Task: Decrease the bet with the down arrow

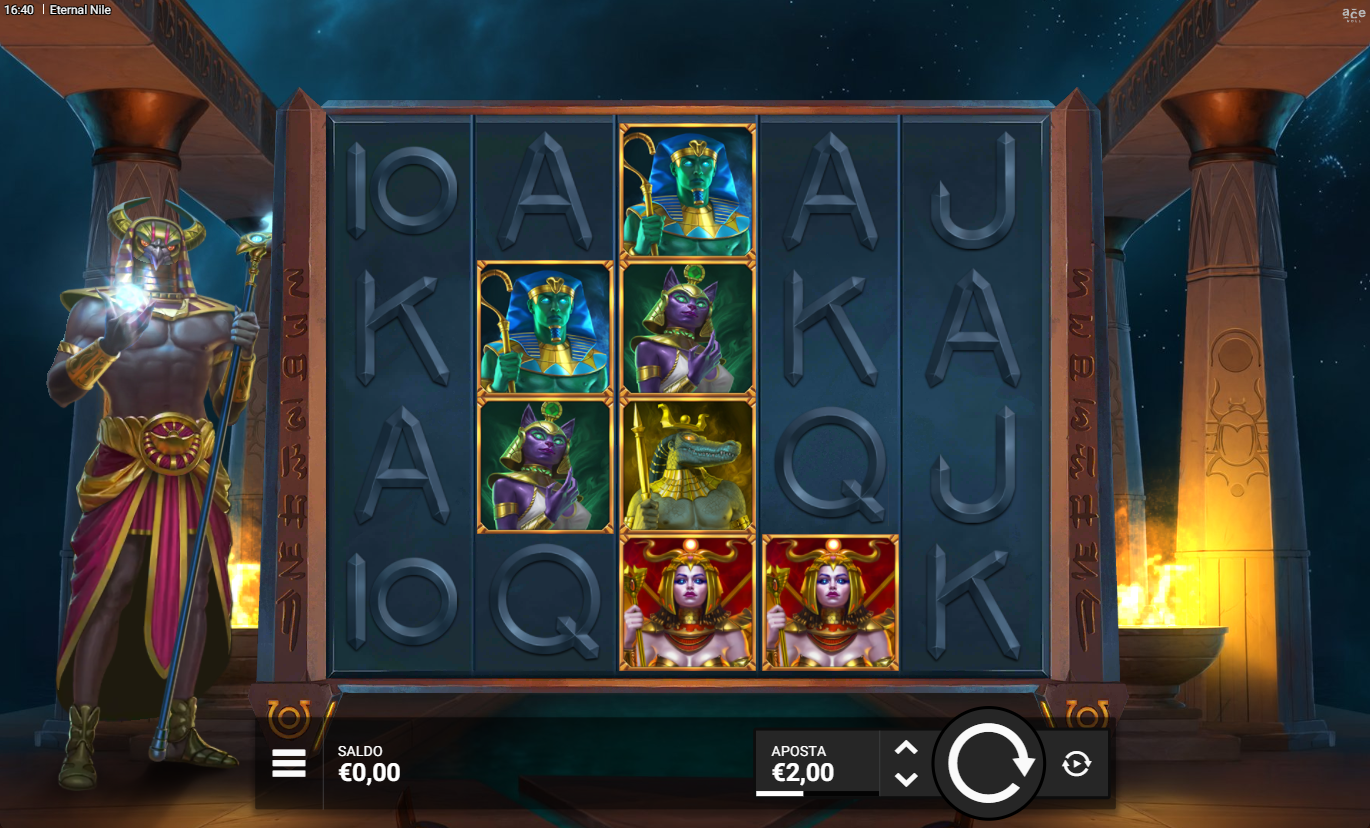Action: click(906, 779)
